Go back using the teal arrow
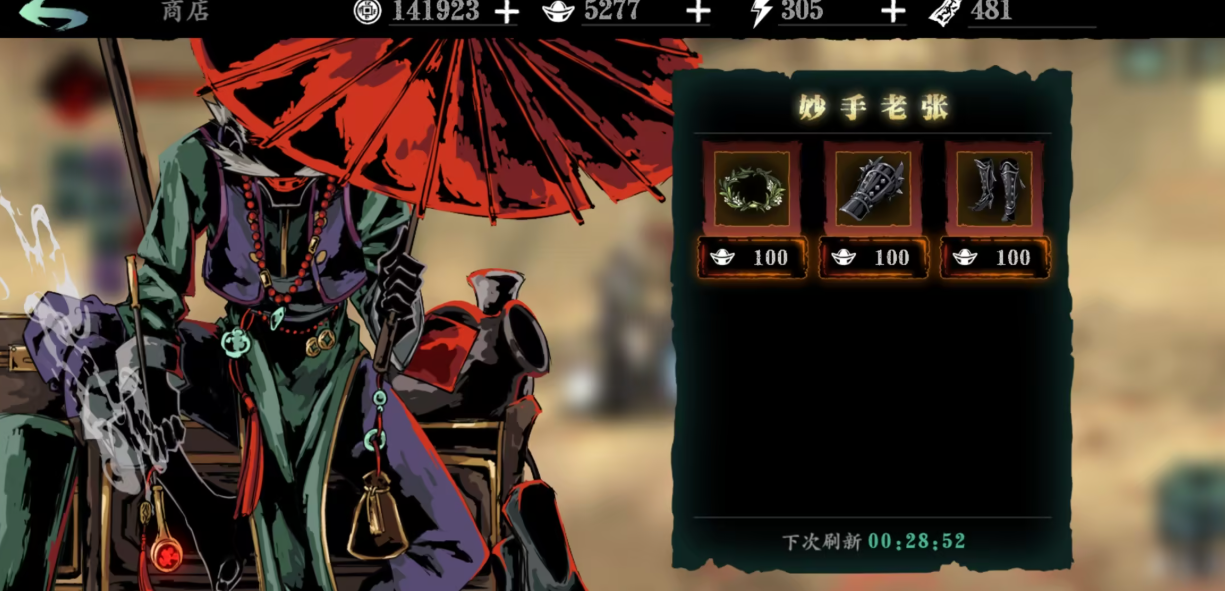Viewport: 1225px width, 591px height. click(x=52, y=14)
